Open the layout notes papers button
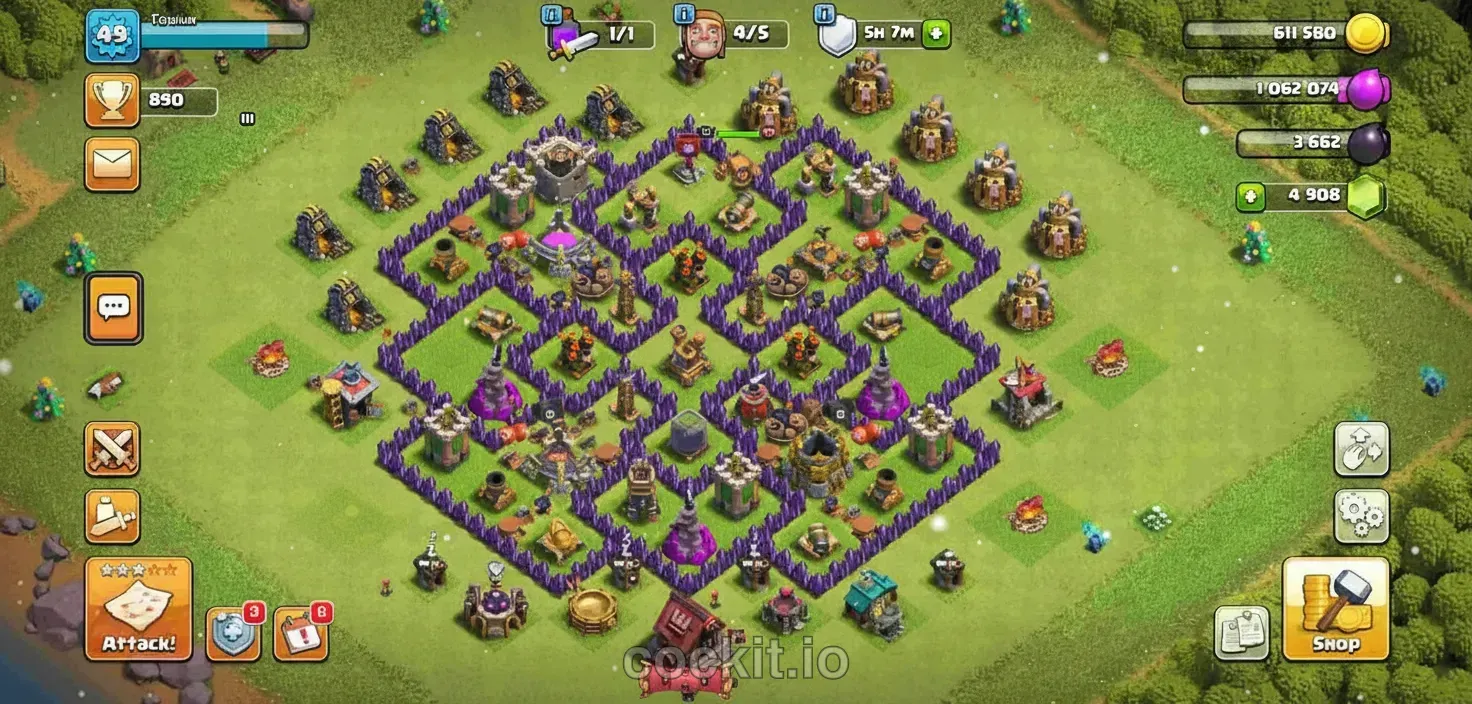Screen dimensions: 1472x704 1242,633
